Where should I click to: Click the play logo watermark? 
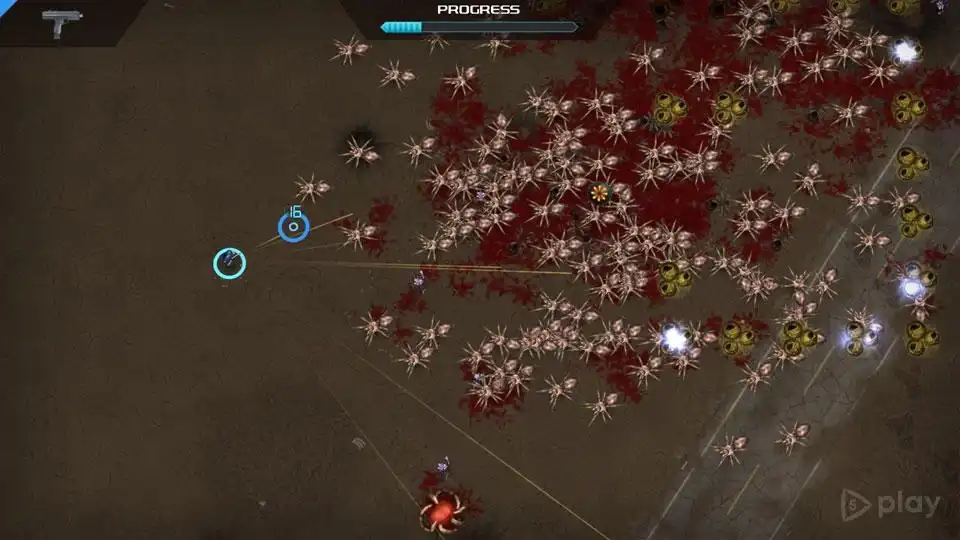(x=890, y=505)
